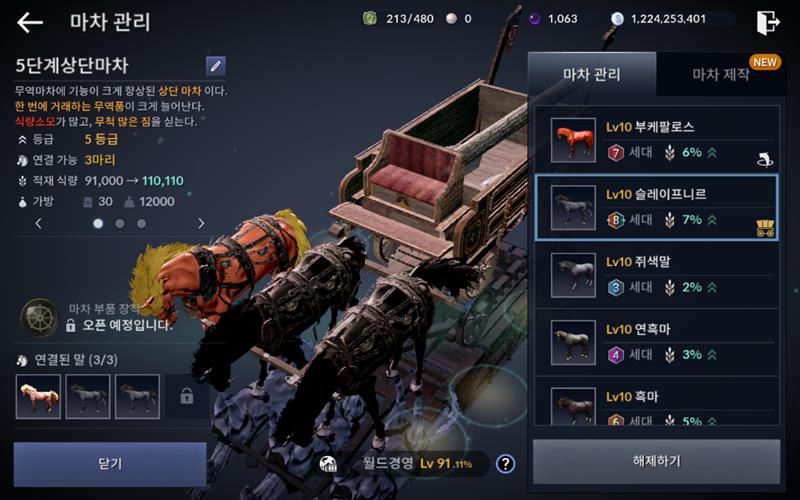This screenshot has height=500, width=800.
Task: Tap the locked fourth horse slot
Action: [x=186, y=397]
